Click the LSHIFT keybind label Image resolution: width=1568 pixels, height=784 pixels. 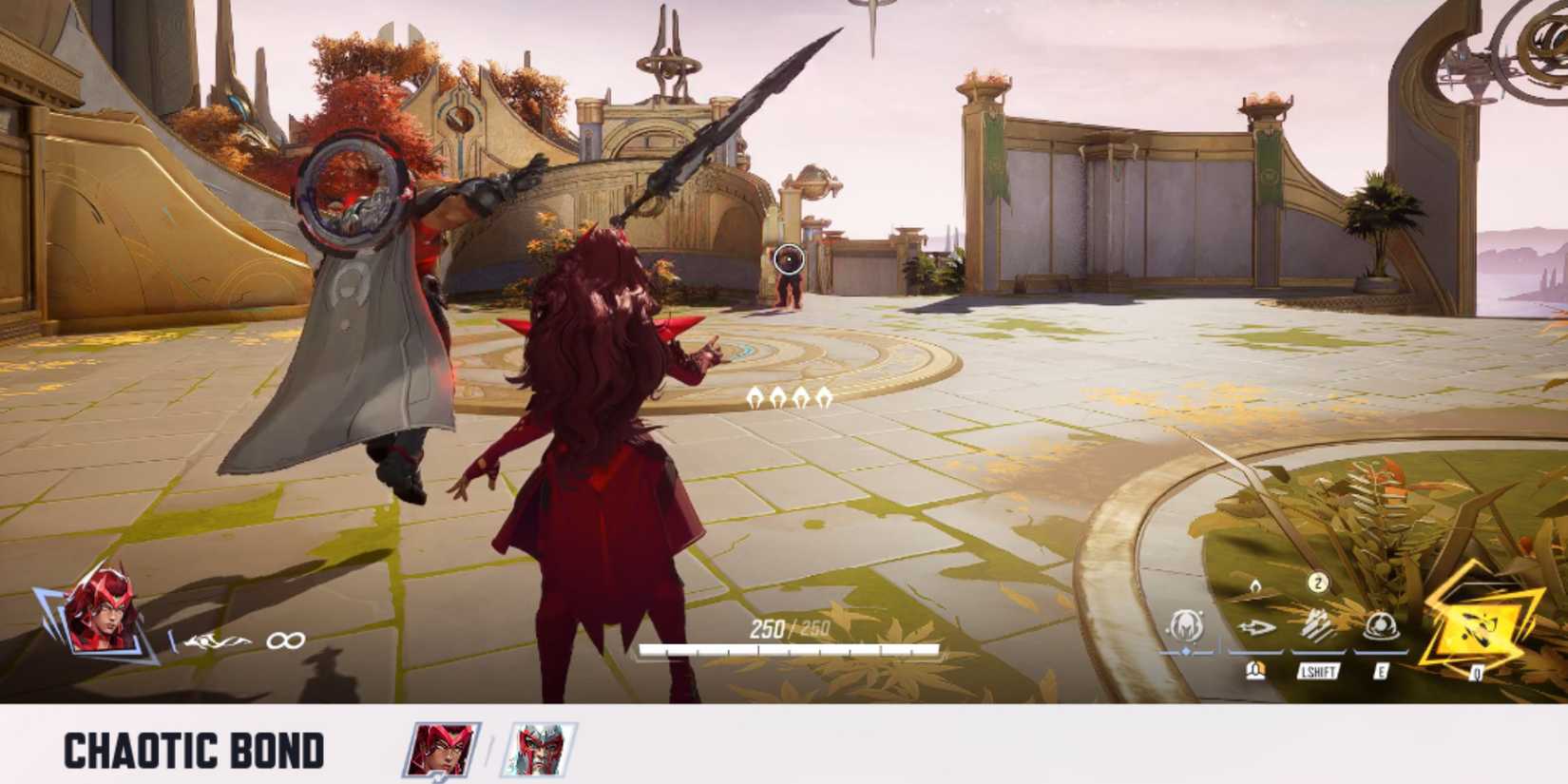click(x=1317, y=672)
